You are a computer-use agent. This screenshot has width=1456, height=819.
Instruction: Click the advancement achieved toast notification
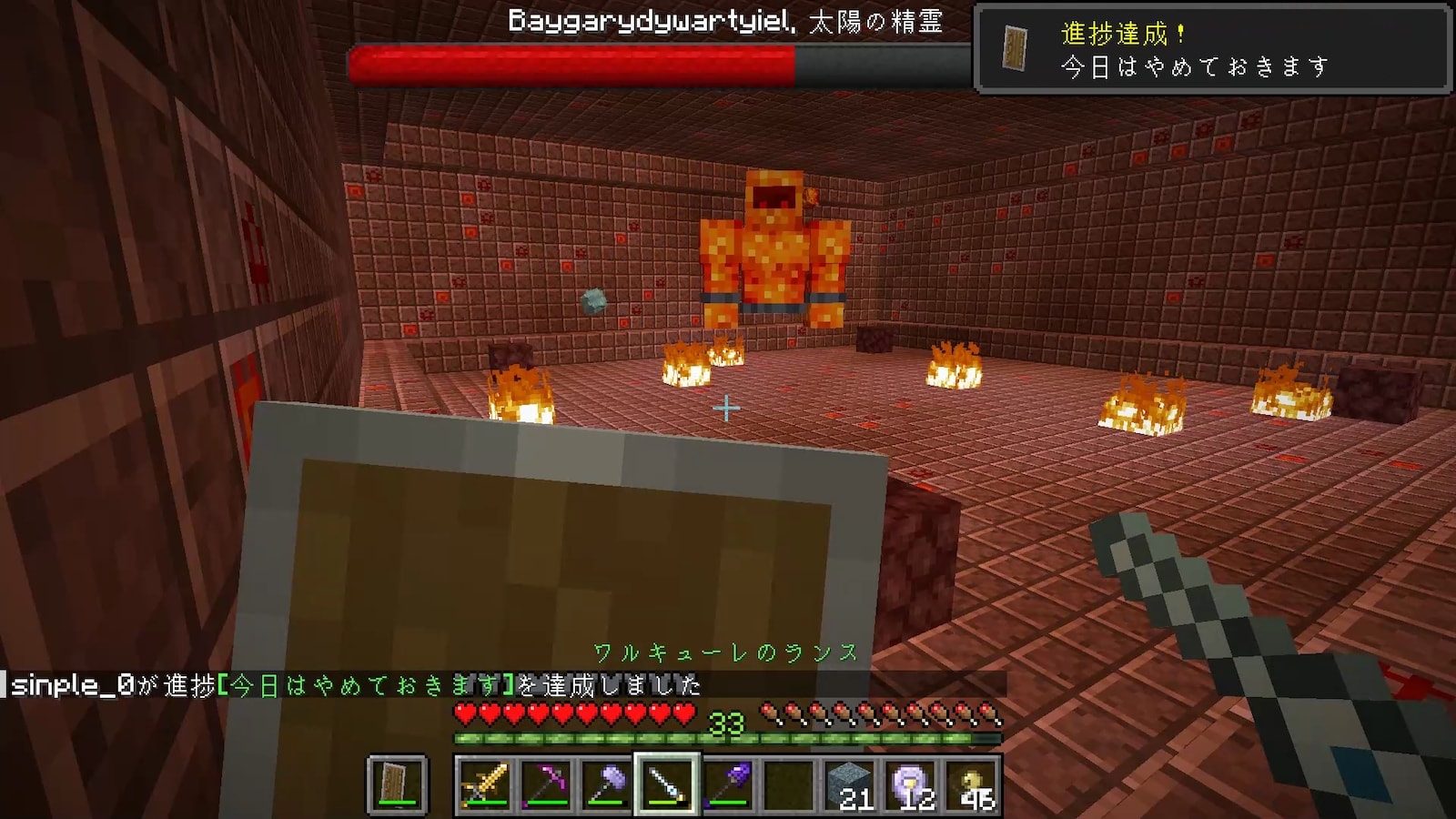(1212, 49)
